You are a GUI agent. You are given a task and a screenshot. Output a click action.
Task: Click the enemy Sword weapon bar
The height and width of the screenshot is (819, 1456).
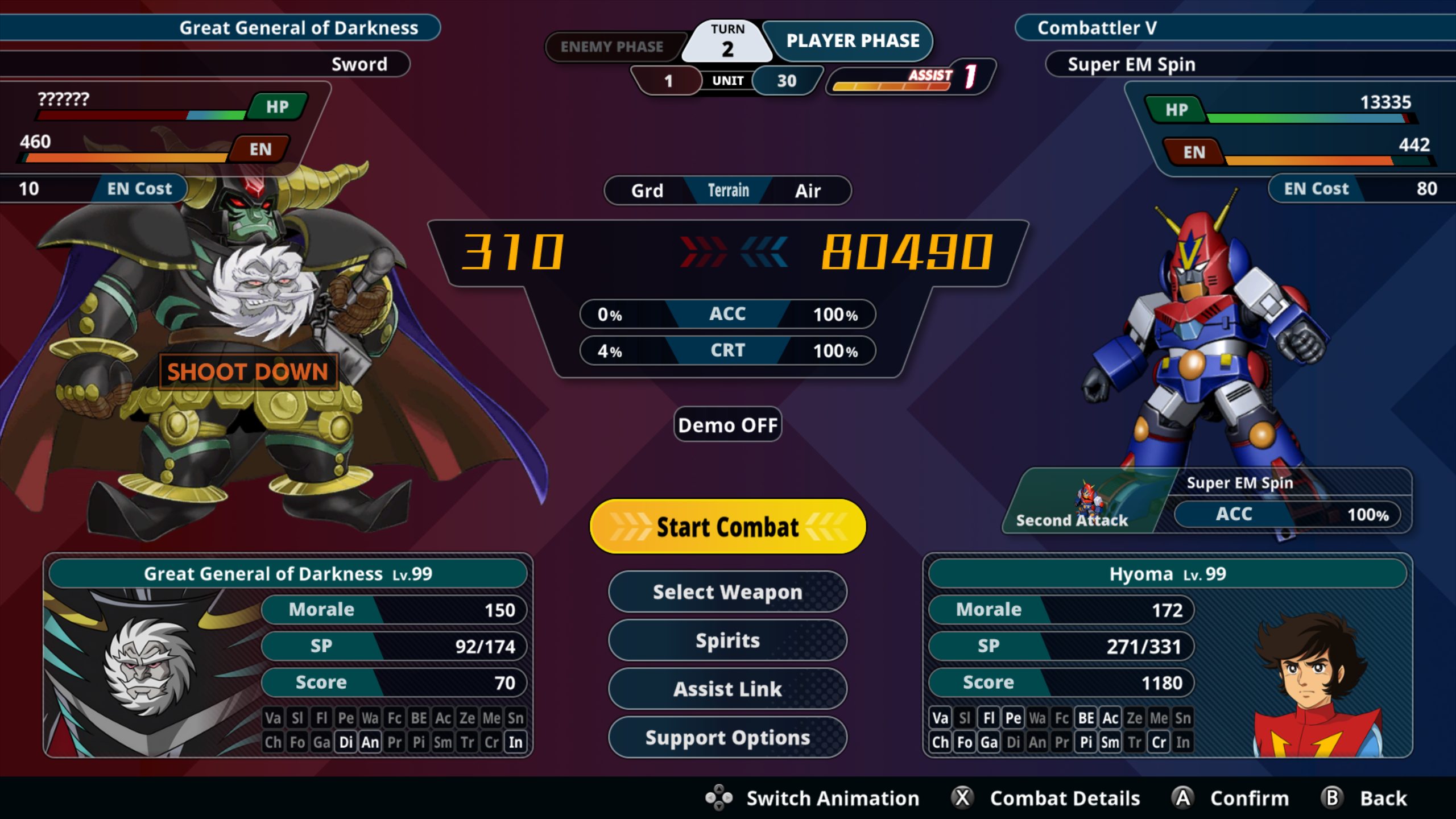pyautogui.click(x=205, y=64)
